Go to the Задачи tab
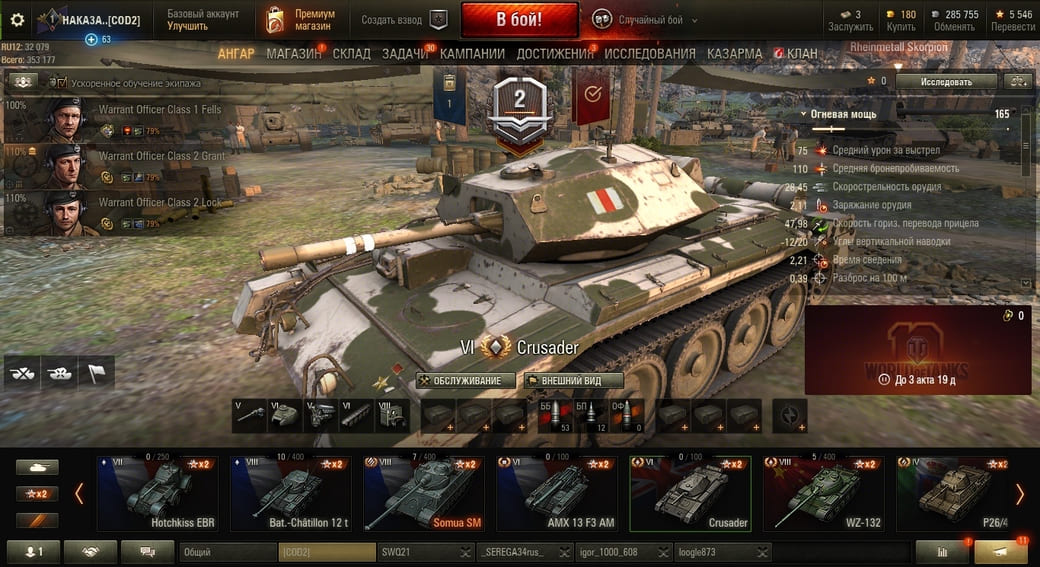The width and height of the screenshot is (1040, 567). pyautogui.click(x=404, y=53)
